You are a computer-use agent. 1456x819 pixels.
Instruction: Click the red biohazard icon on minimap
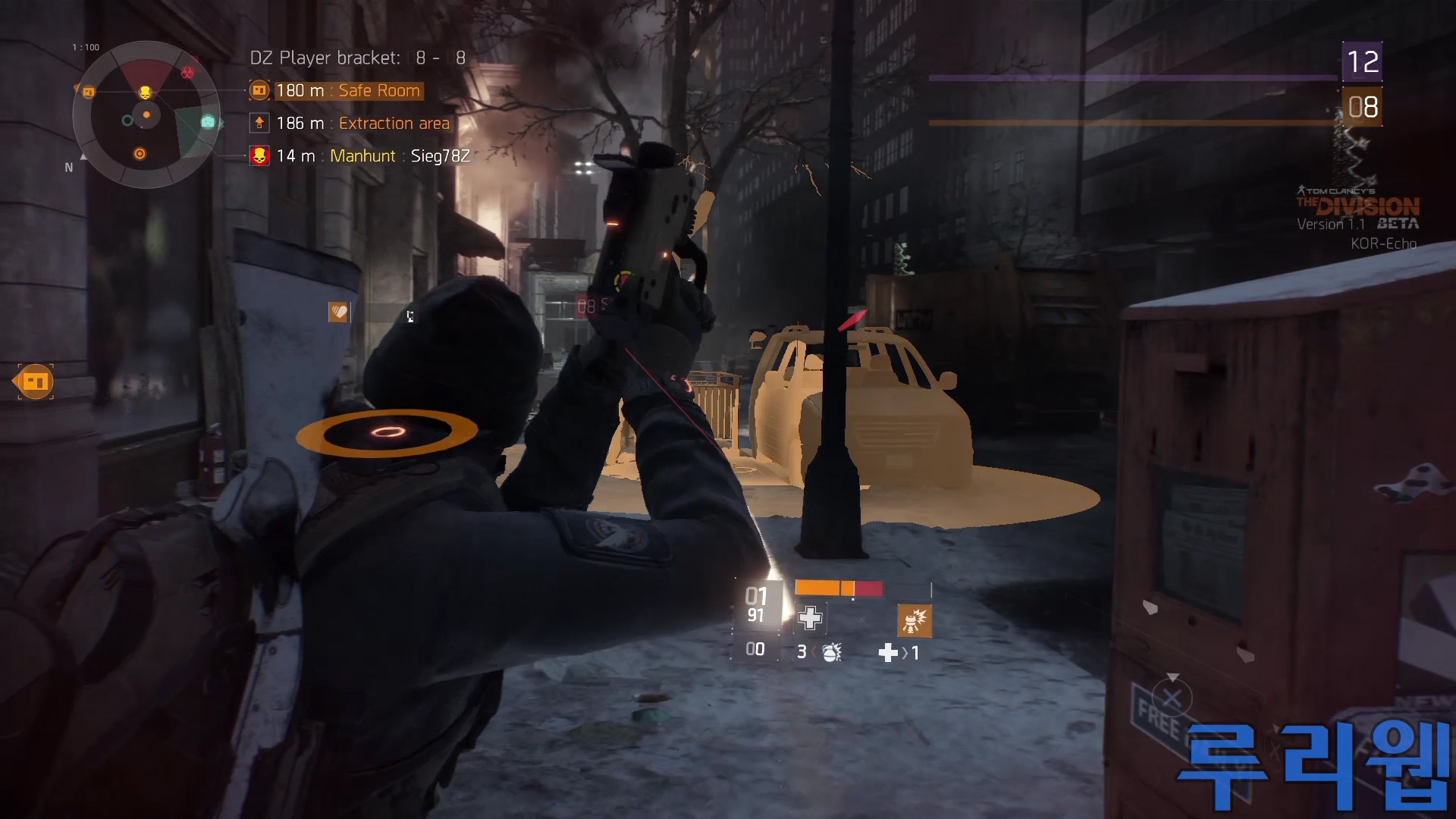point(187,73)
